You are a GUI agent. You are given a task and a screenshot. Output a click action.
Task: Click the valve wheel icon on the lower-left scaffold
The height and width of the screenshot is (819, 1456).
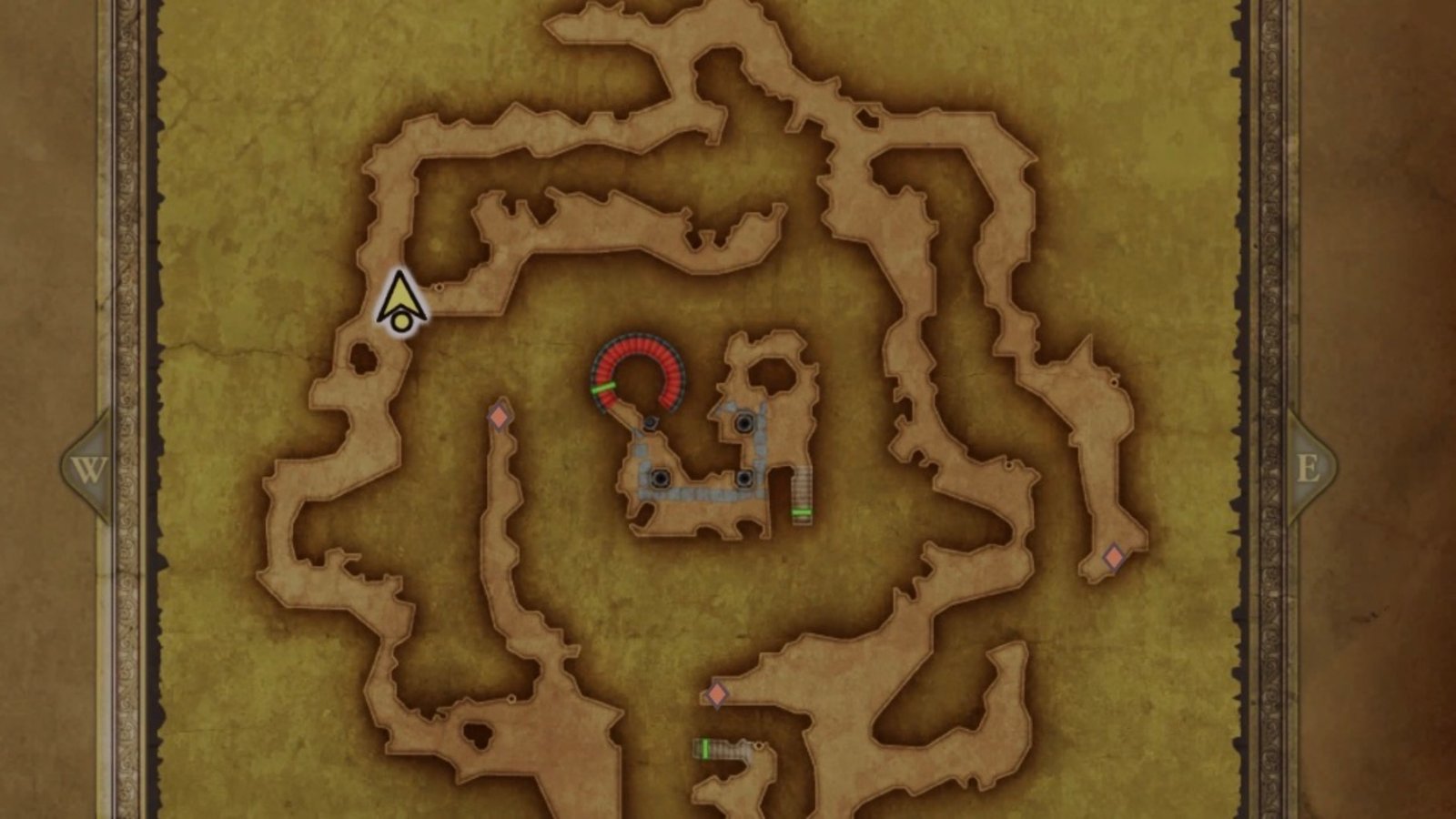pos(662,479)
